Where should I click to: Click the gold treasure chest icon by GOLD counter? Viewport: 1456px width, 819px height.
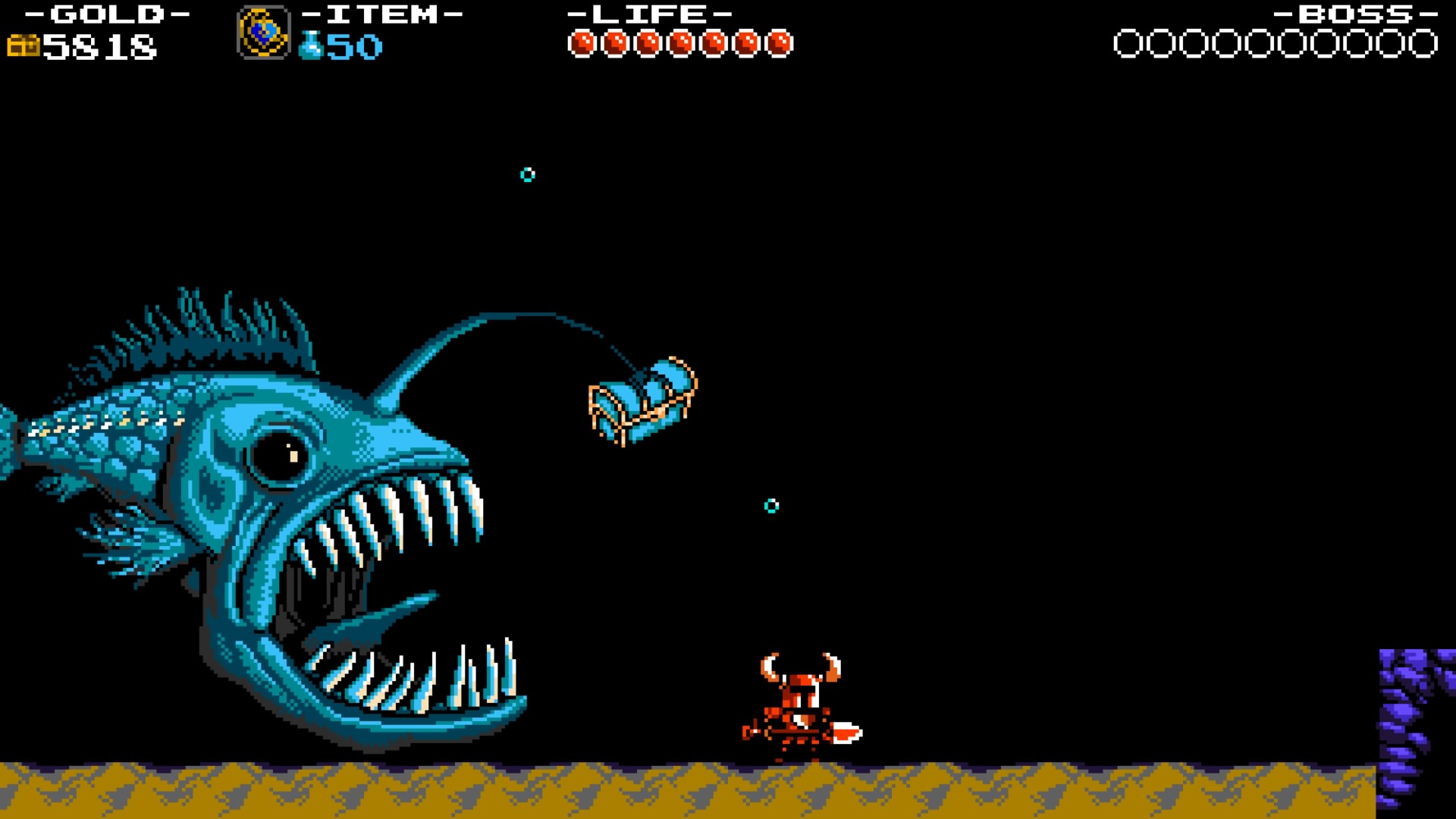[x=23, y=45]
